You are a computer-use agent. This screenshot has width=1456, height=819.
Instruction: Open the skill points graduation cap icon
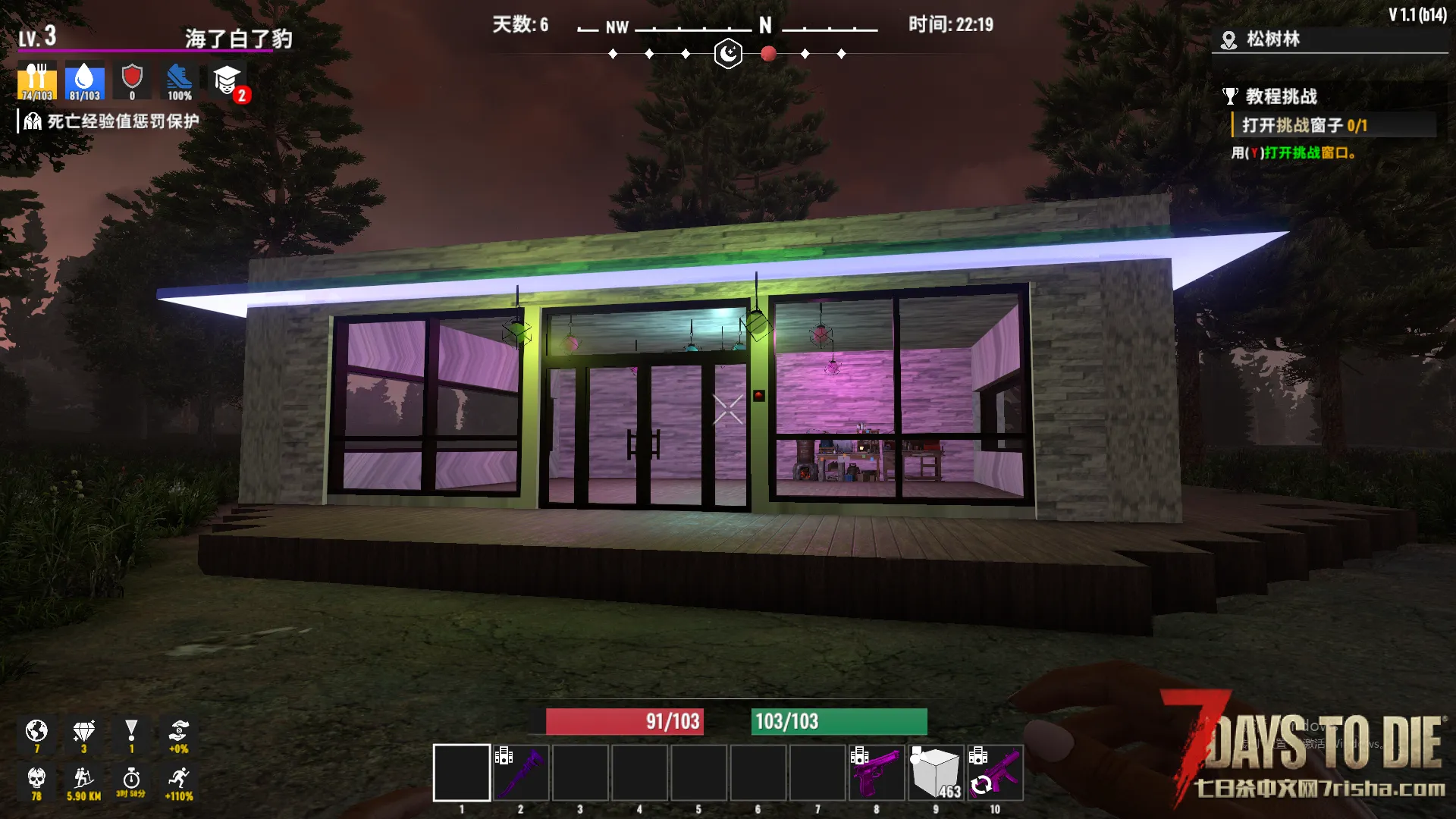[227, 81]
